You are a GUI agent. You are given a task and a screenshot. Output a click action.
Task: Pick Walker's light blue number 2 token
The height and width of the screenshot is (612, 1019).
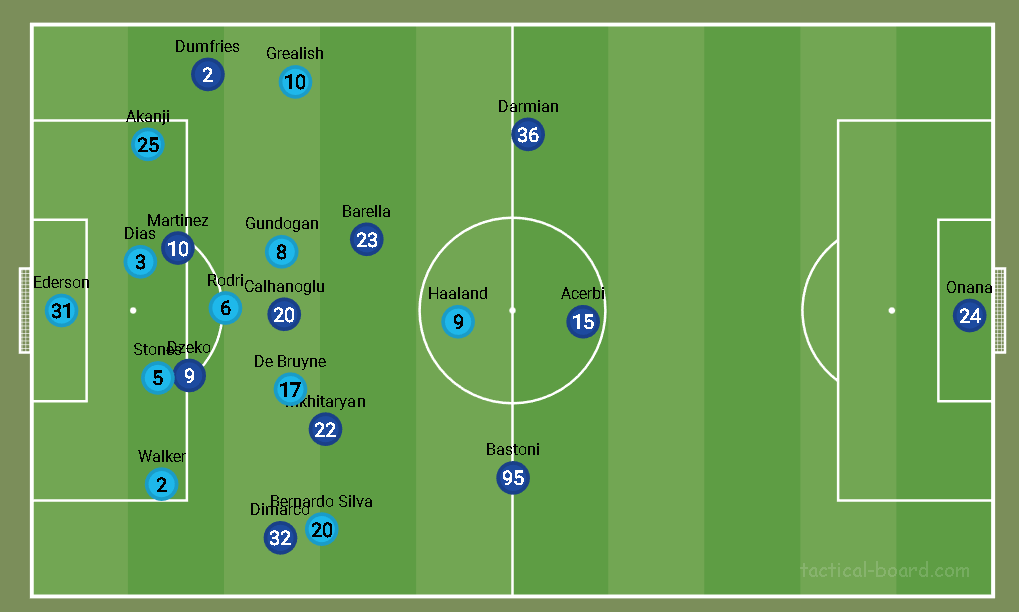(161, 485)
